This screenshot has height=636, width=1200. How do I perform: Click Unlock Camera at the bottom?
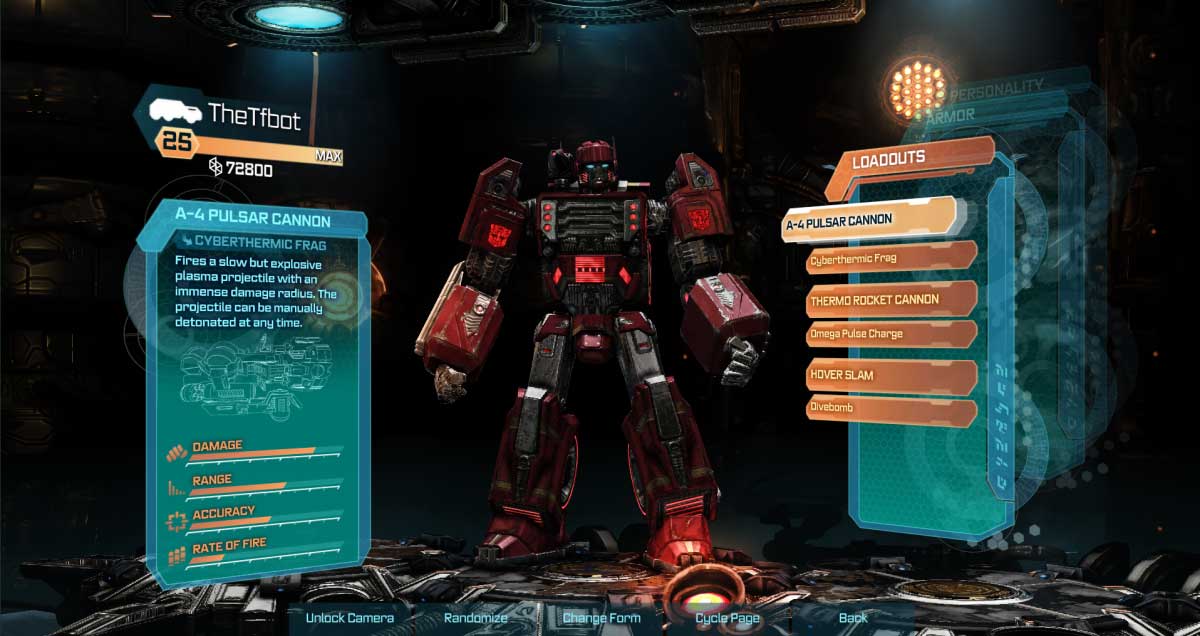click(350, 617)
